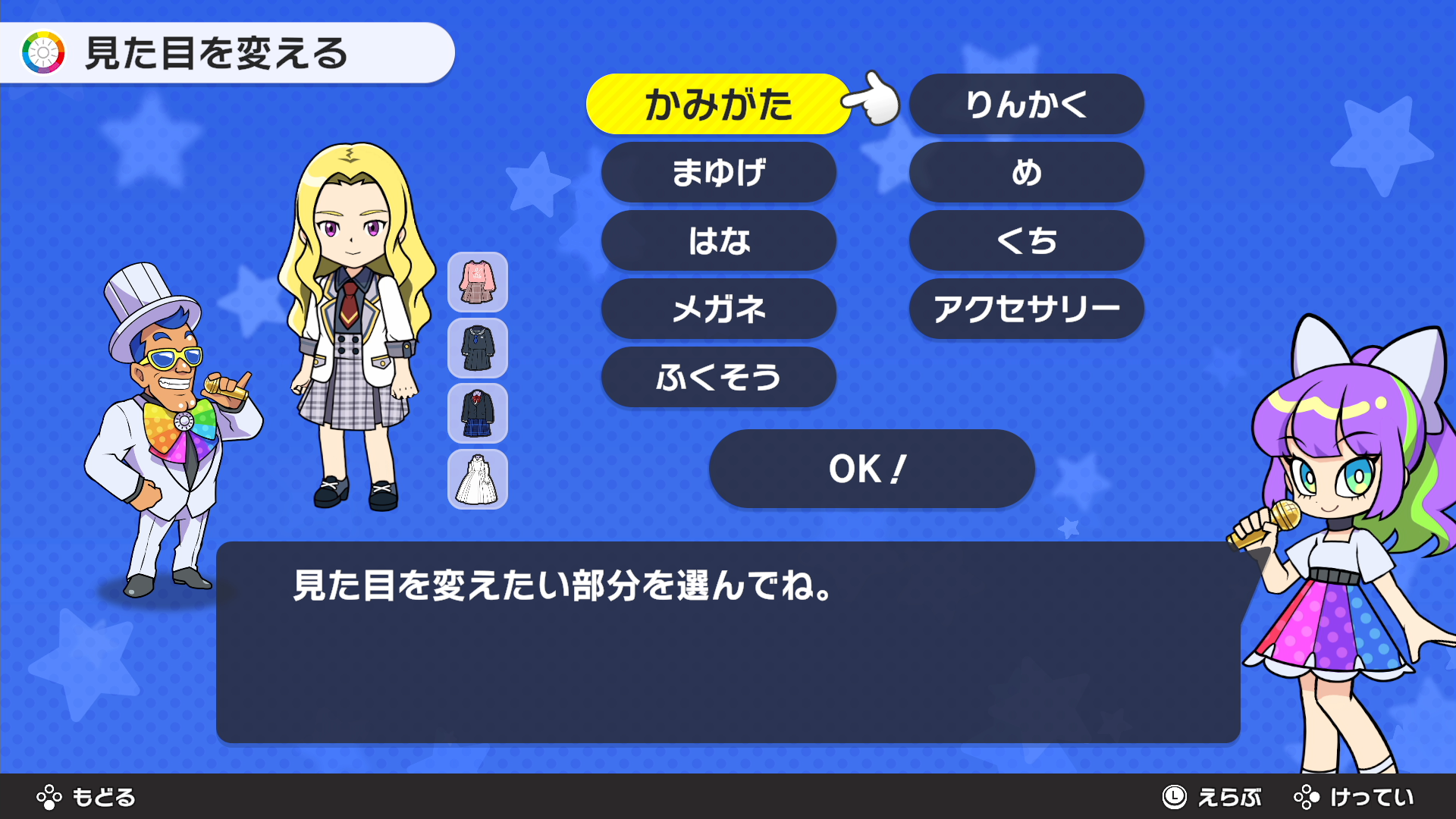This screenshot has width=1456, height=819.
Task: Choose the ふくそう outfit option
Action: (x=718, y=378)
